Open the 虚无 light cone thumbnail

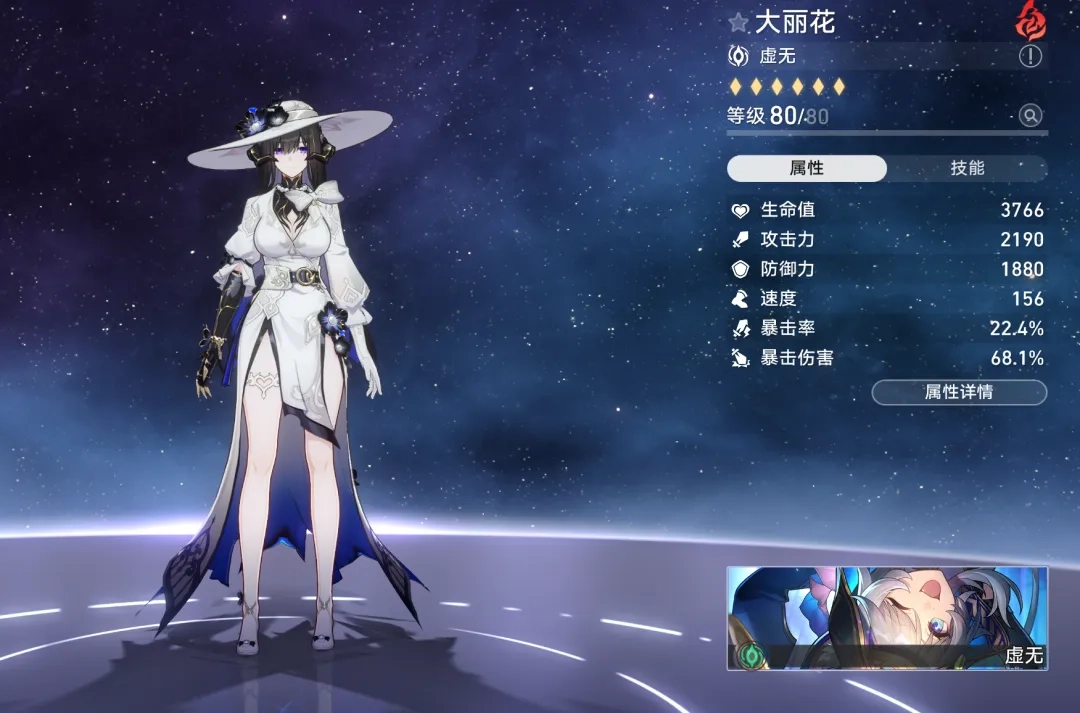pos(887,617)
